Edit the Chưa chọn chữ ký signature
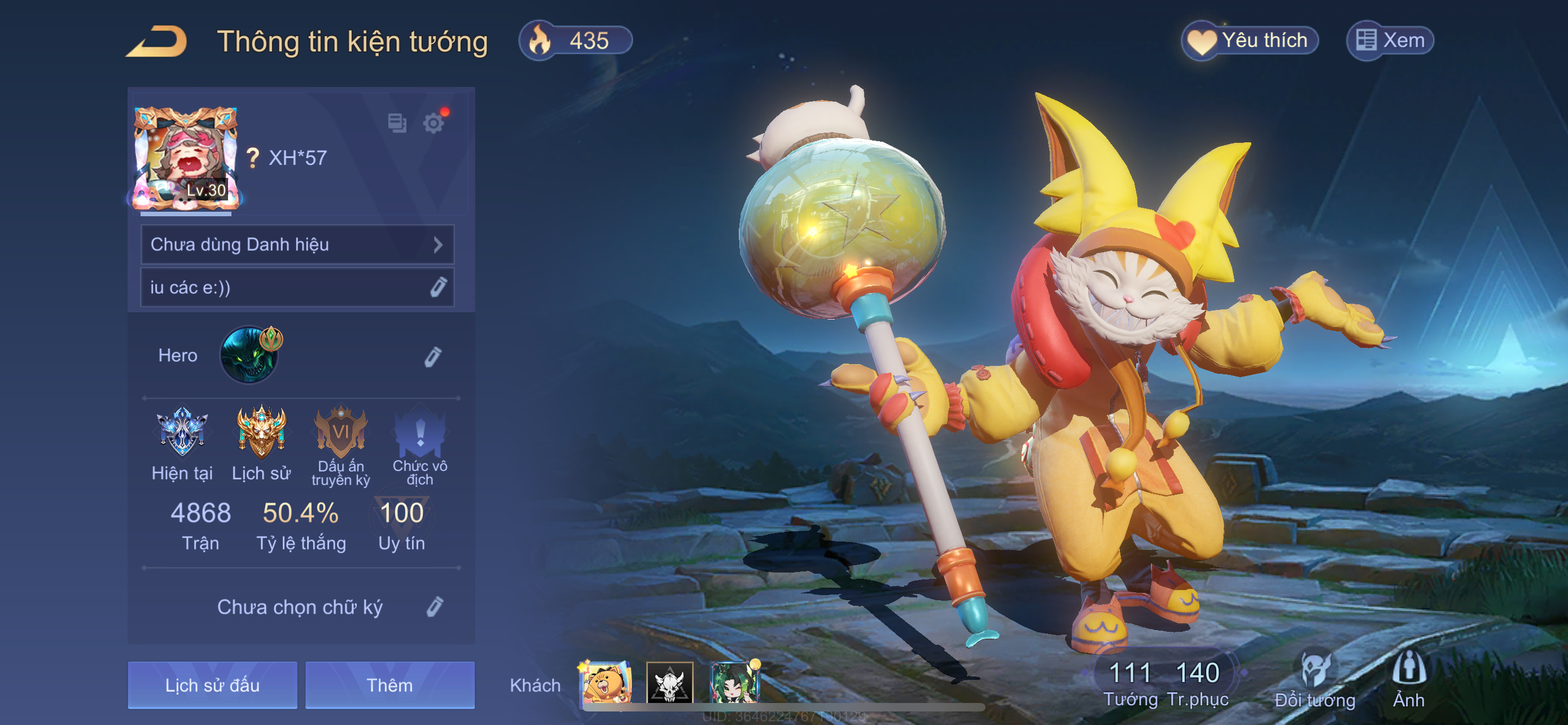The image size is (1568, 725). click(x=435, y=607)
